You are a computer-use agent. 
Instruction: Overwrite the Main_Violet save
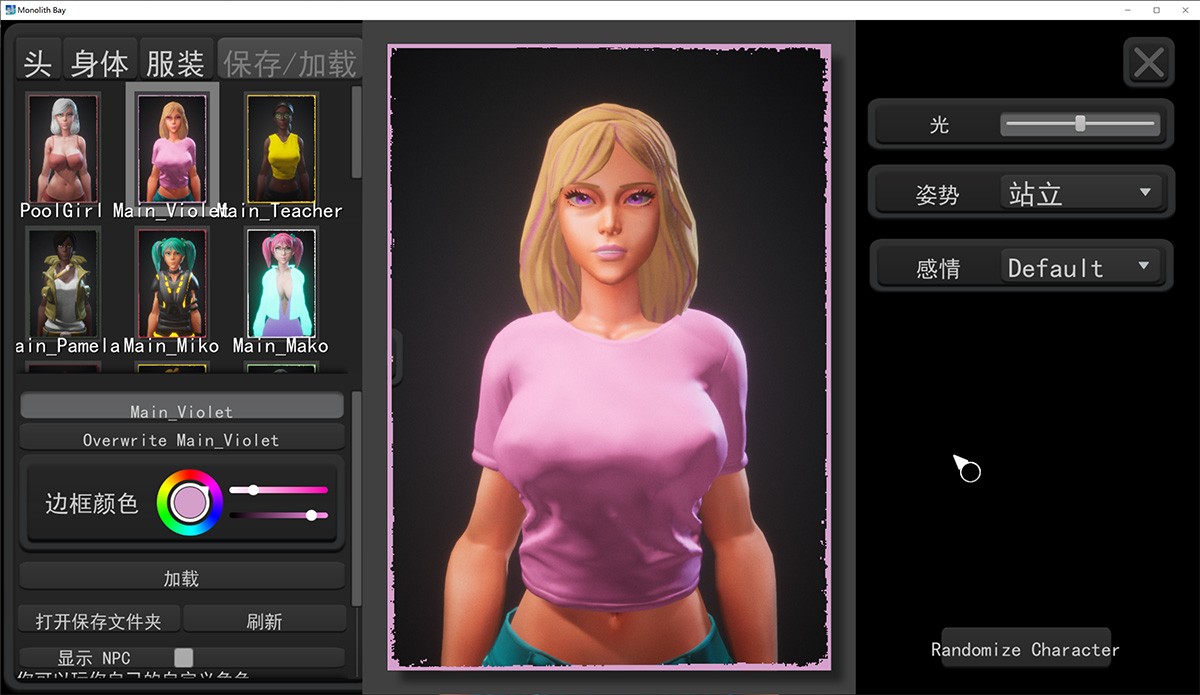[x=181, y=440]
